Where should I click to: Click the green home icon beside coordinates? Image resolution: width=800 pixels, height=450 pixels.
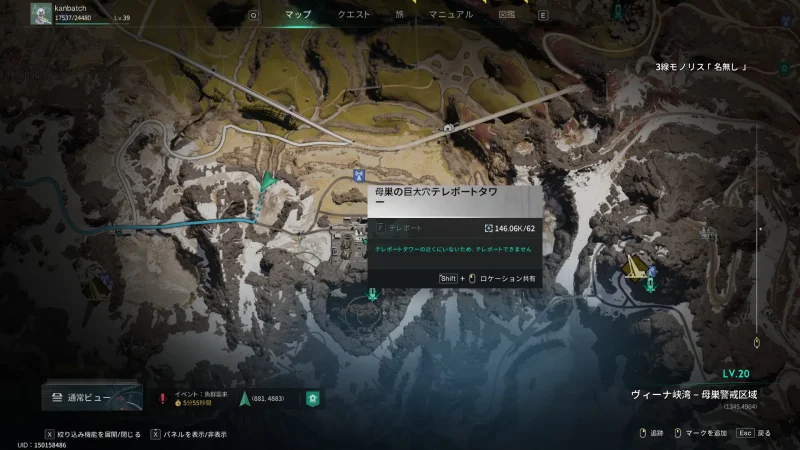pos(313,398)
